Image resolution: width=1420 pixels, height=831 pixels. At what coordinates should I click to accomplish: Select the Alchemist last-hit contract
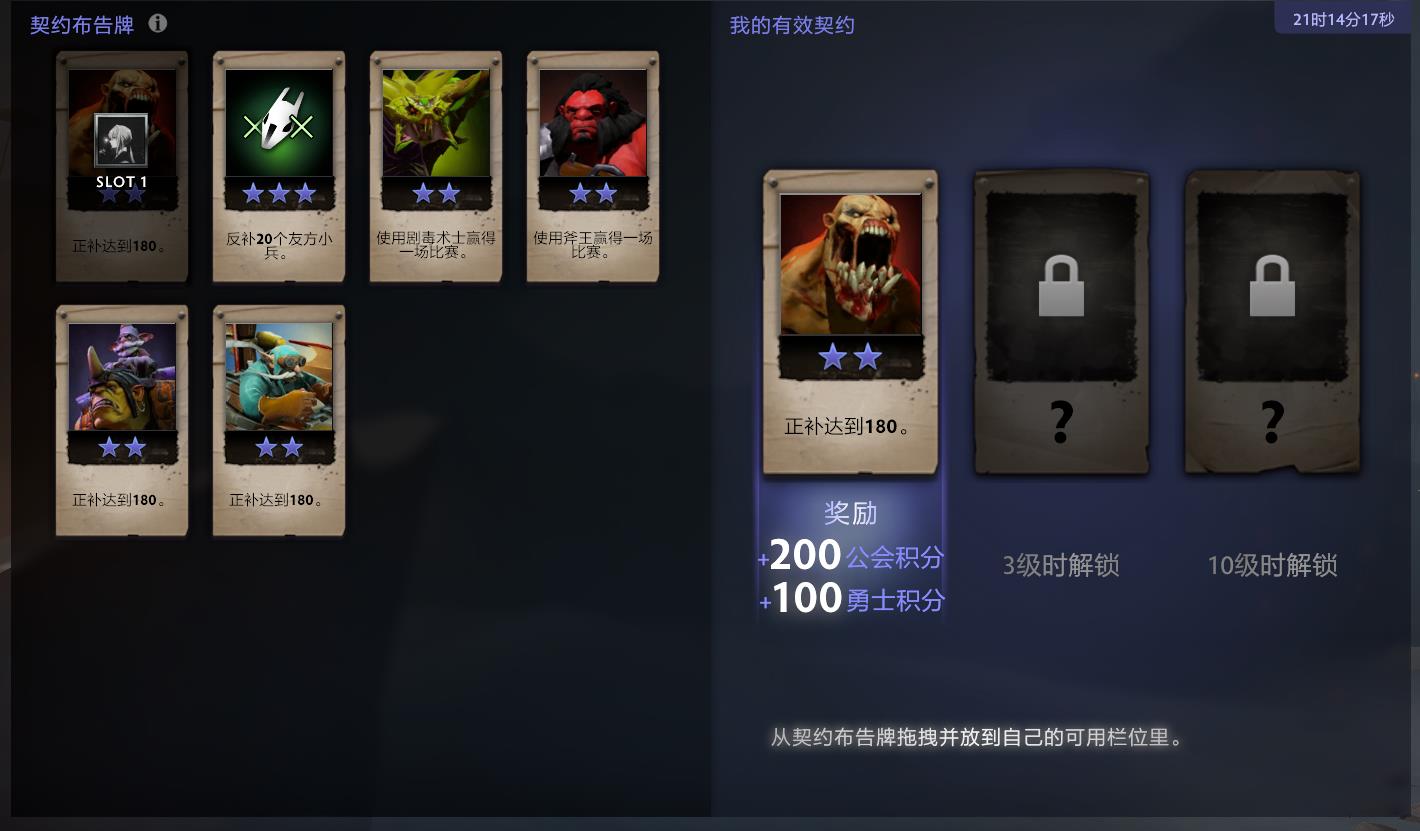point(121,420)
